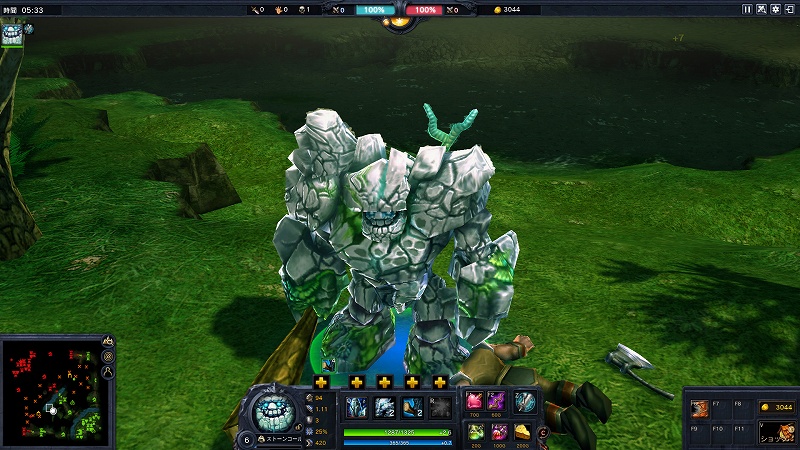Click the top minimap side button

pos(107,342)
